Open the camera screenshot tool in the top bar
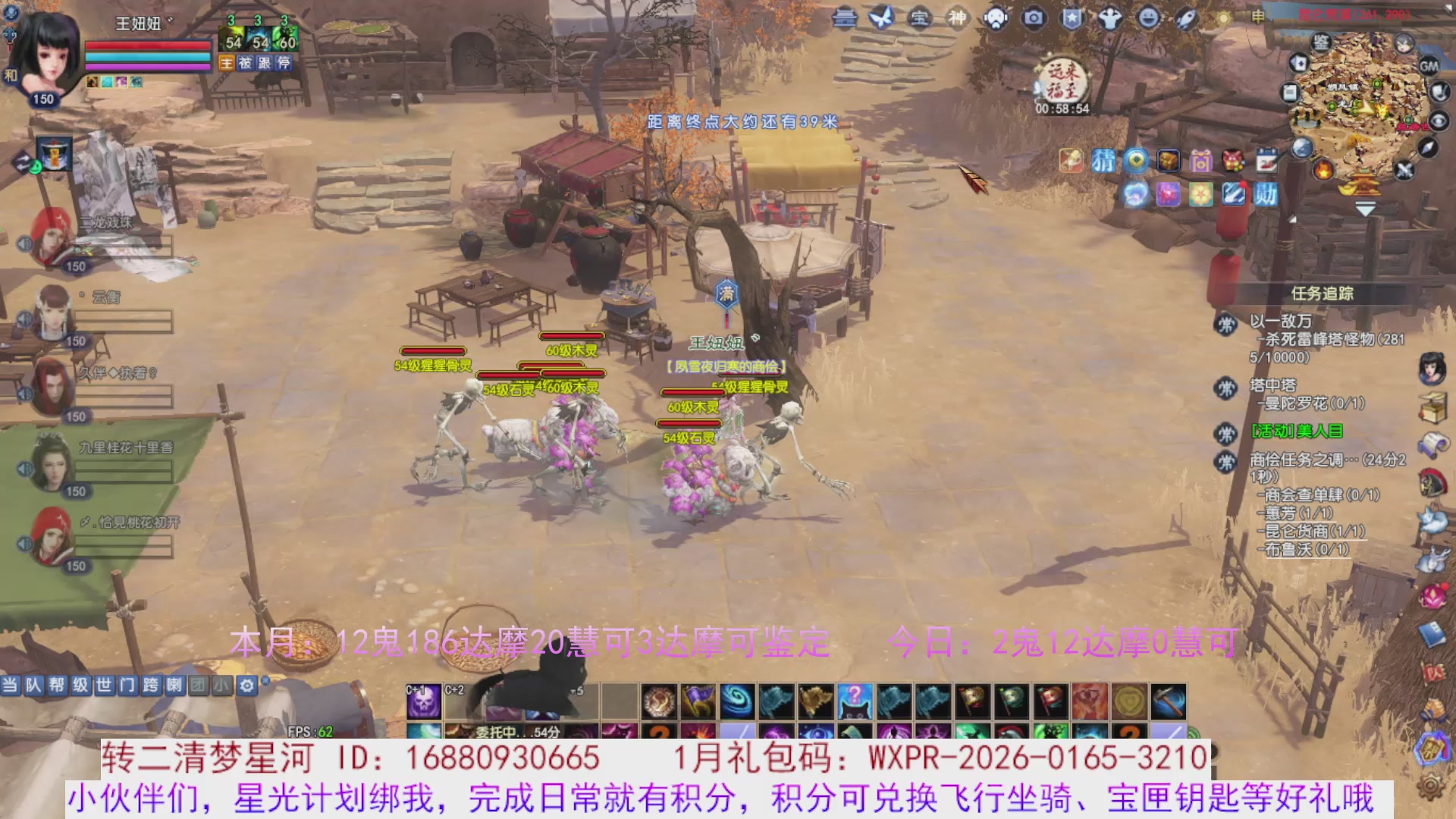Image resolution: width=1456 pixels, height=819 pixels. coord(1034,18)
